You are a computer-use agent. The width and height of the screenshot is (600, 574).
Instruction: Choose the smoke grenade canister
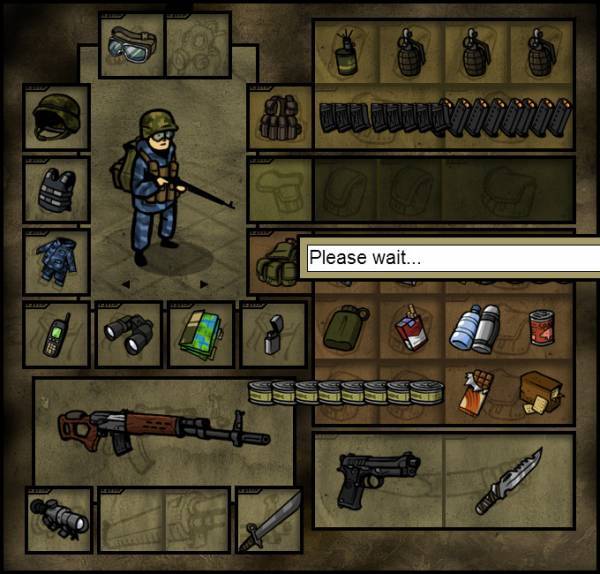(346, 52)
